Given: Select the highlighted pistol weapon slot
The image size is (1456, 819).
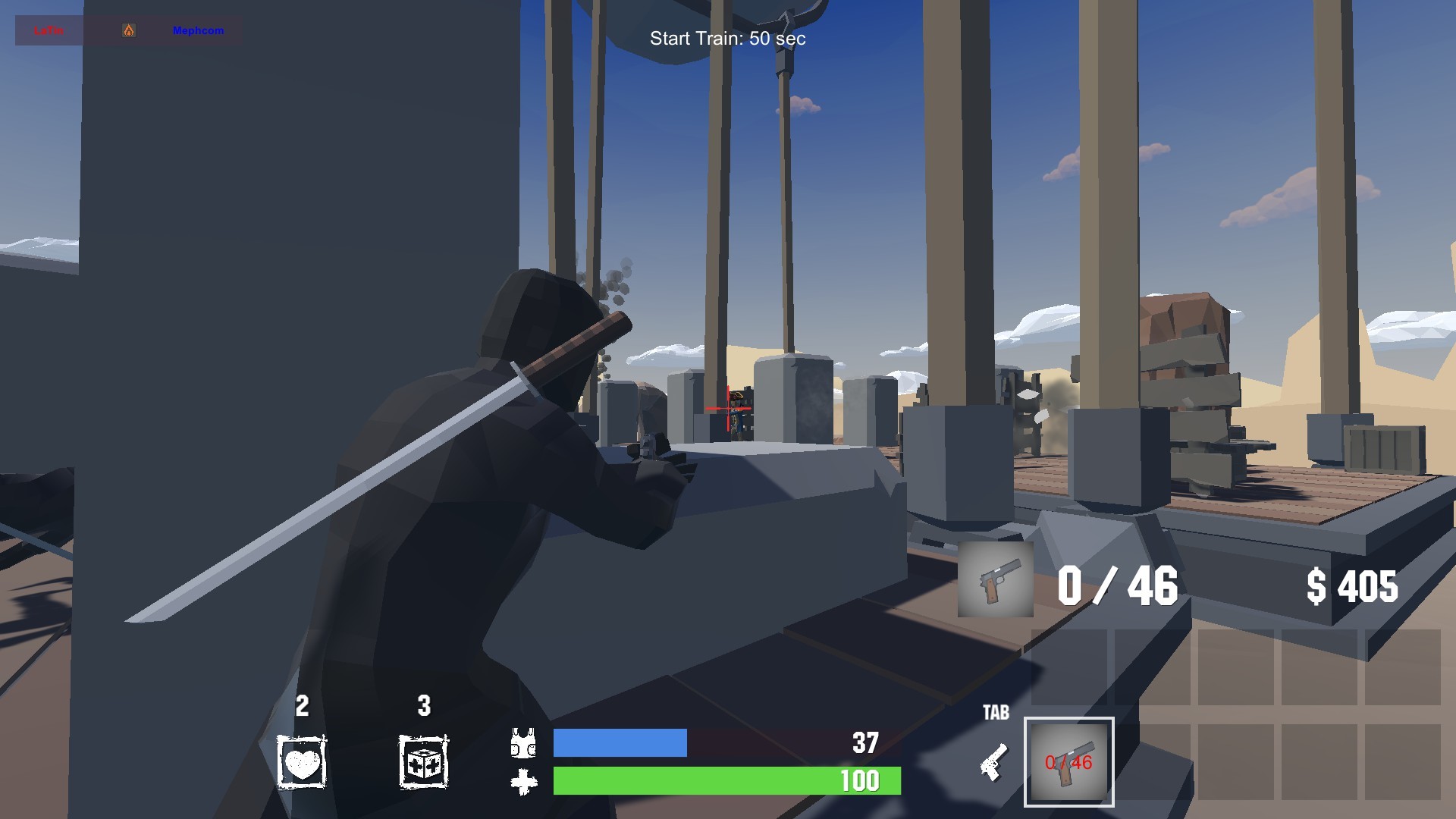Looking at the screenshot, I should pos(1069,762).
